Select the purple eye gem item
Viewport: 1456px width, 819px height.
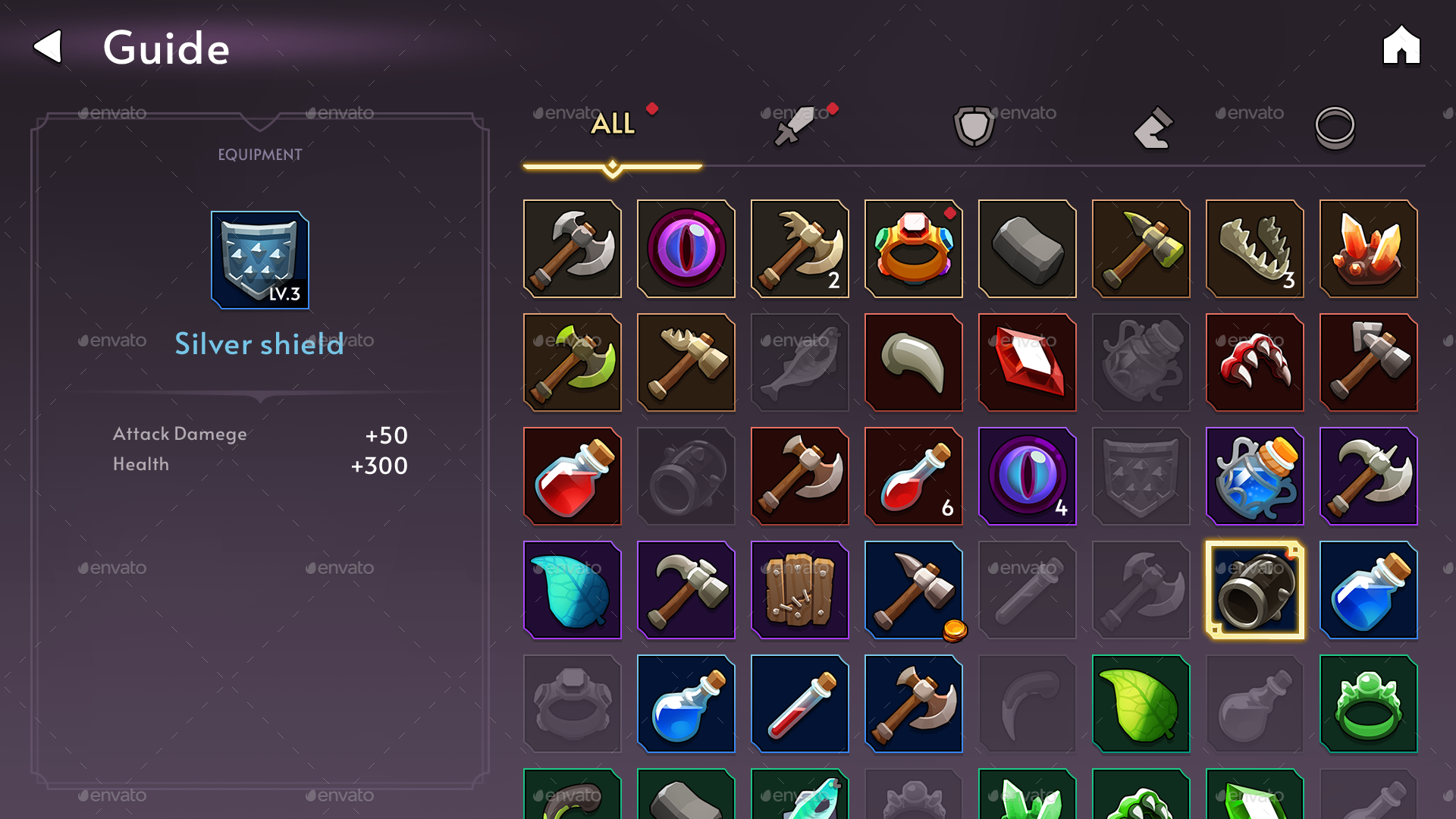[686, 249]
